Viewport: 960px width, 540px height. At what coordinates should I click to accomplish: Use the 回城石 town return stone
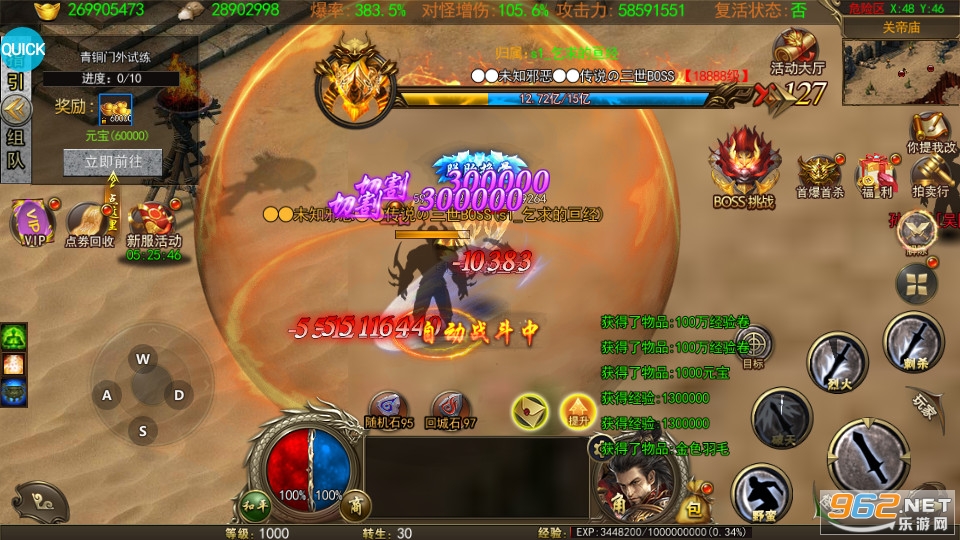[x=450, y=408]
